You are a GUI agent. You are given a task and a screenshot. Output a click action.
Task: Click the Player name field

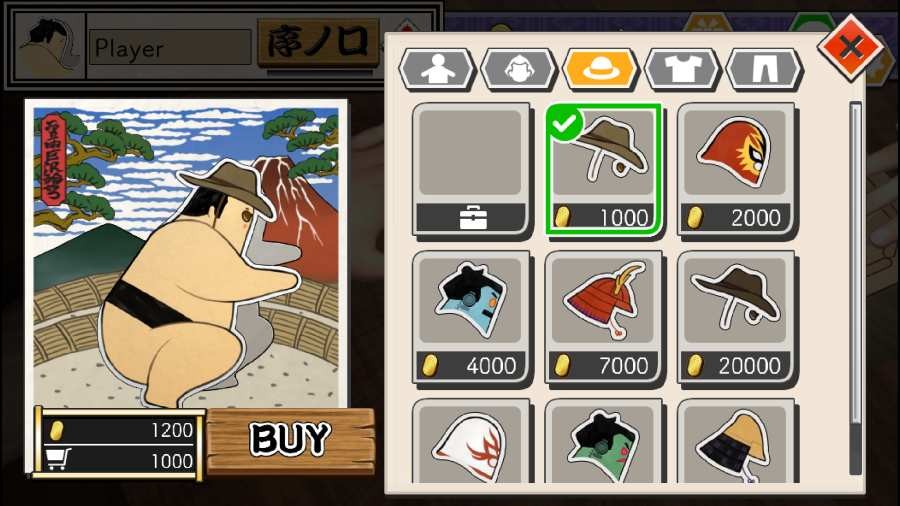(x=171, y=47)
